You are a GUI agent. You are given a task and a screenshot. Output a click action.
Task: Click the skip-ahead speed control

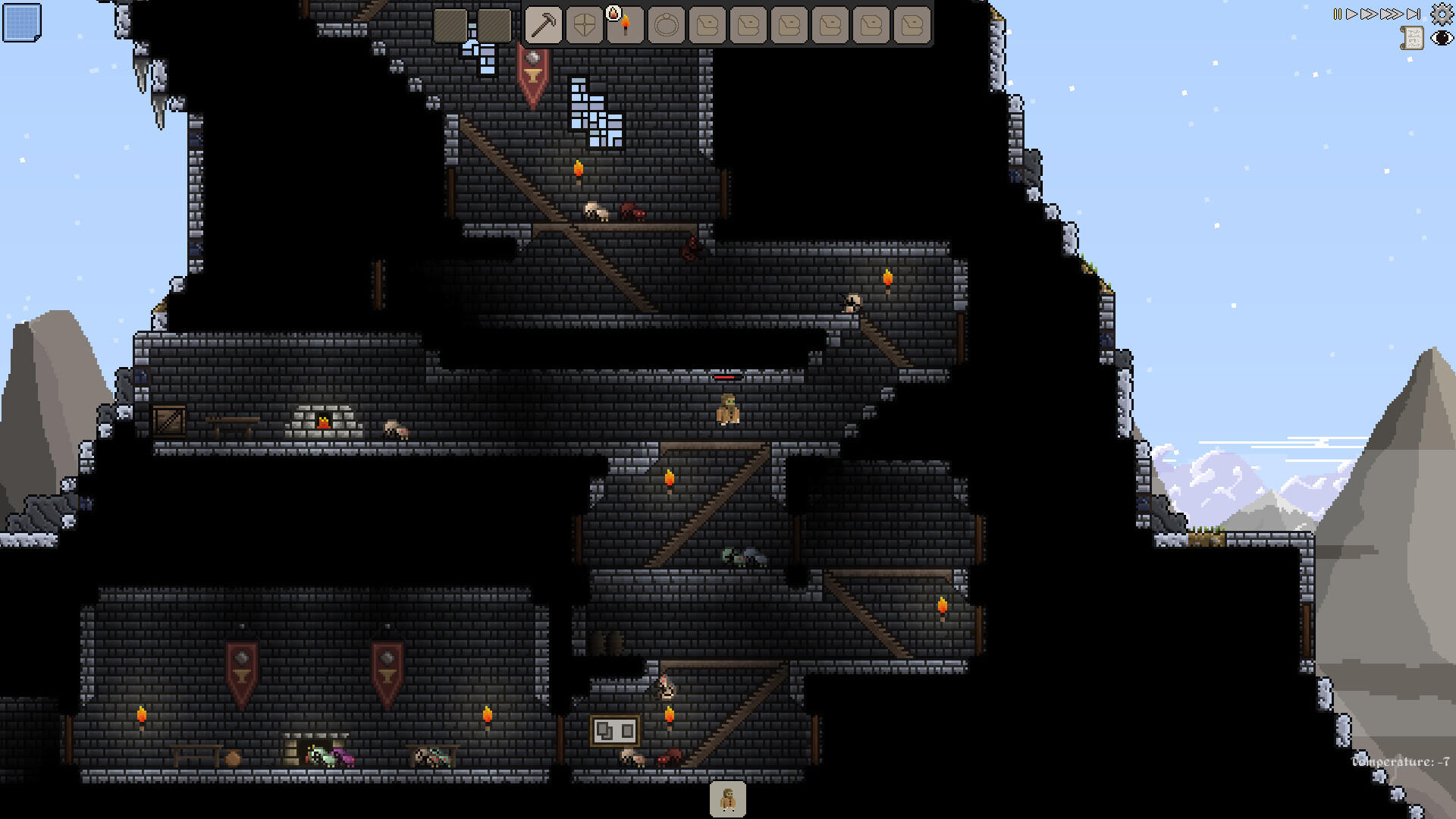tap(1414, 14)
